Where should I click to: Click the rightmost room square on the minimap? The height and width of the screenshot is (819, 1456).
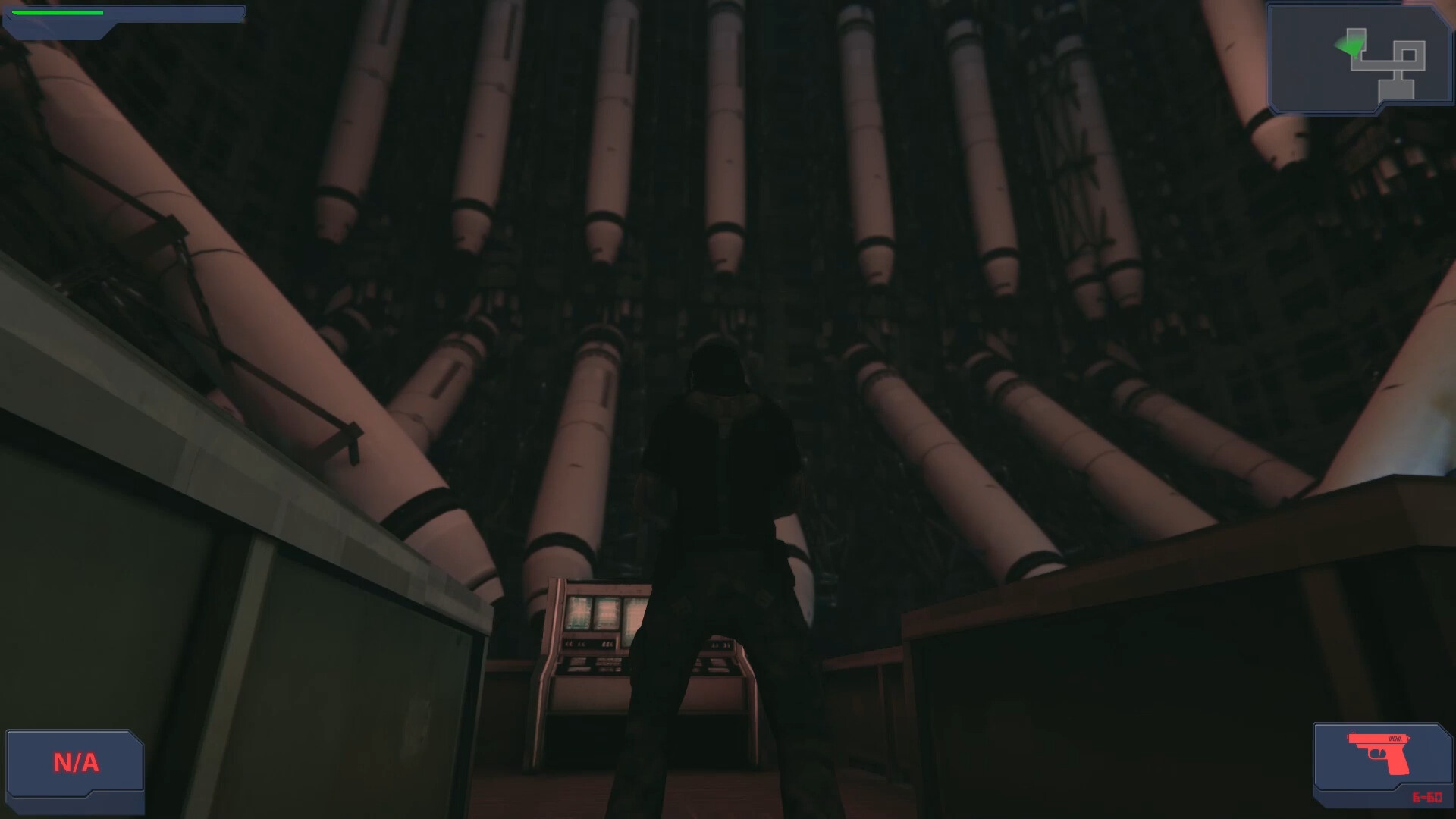[1409, 54]
